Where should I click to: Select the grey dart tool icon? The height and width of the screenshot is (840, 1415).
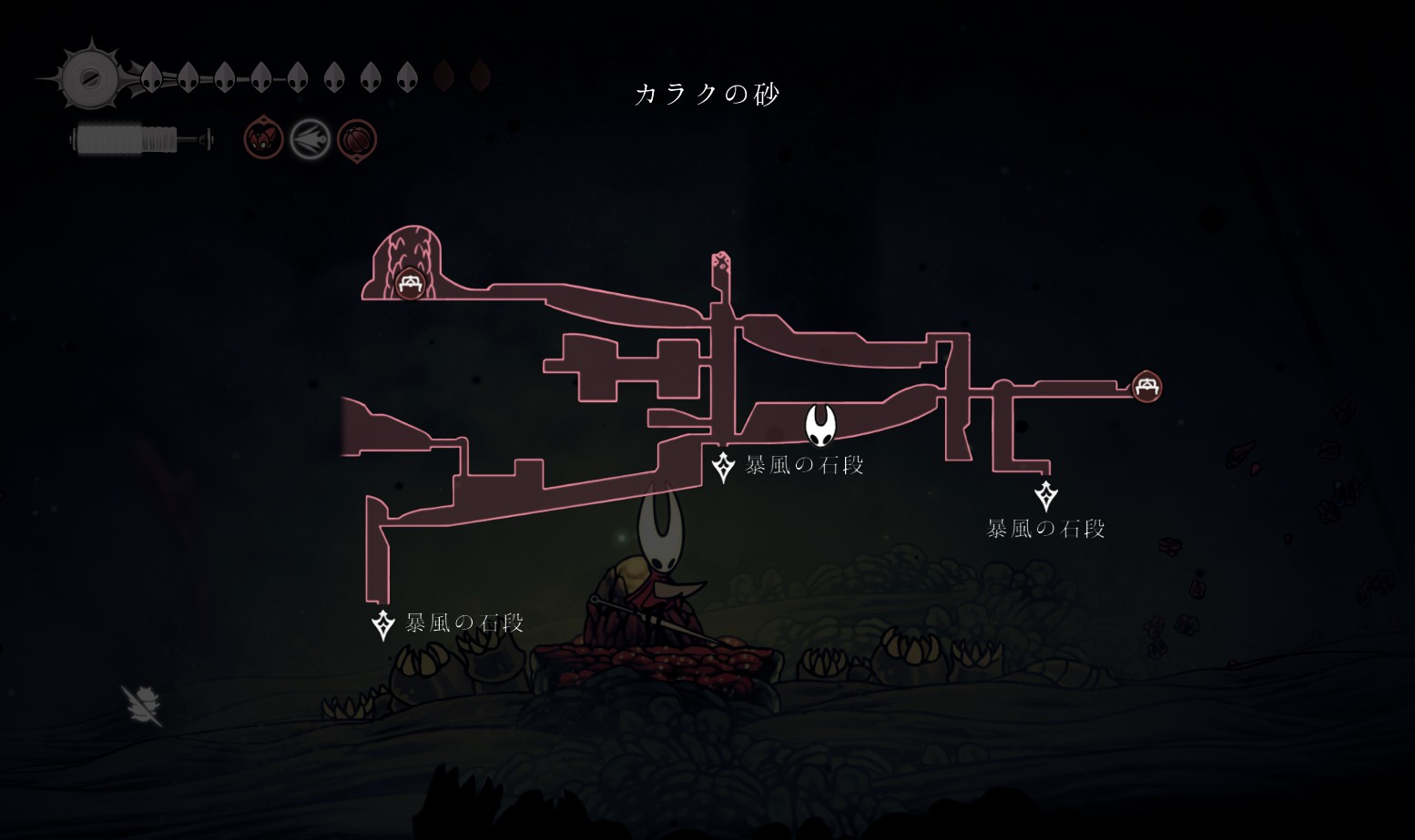pyautogui.click(x=310, y=140)
